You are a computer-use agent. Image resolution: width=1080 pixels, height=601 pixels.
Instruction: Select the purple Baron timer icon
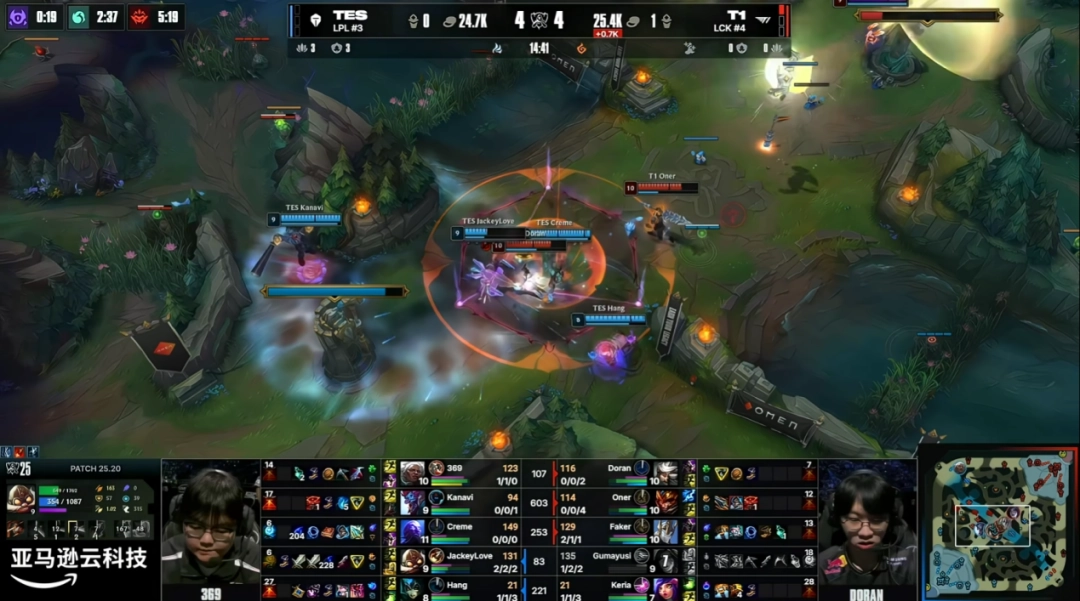(18, 17)
